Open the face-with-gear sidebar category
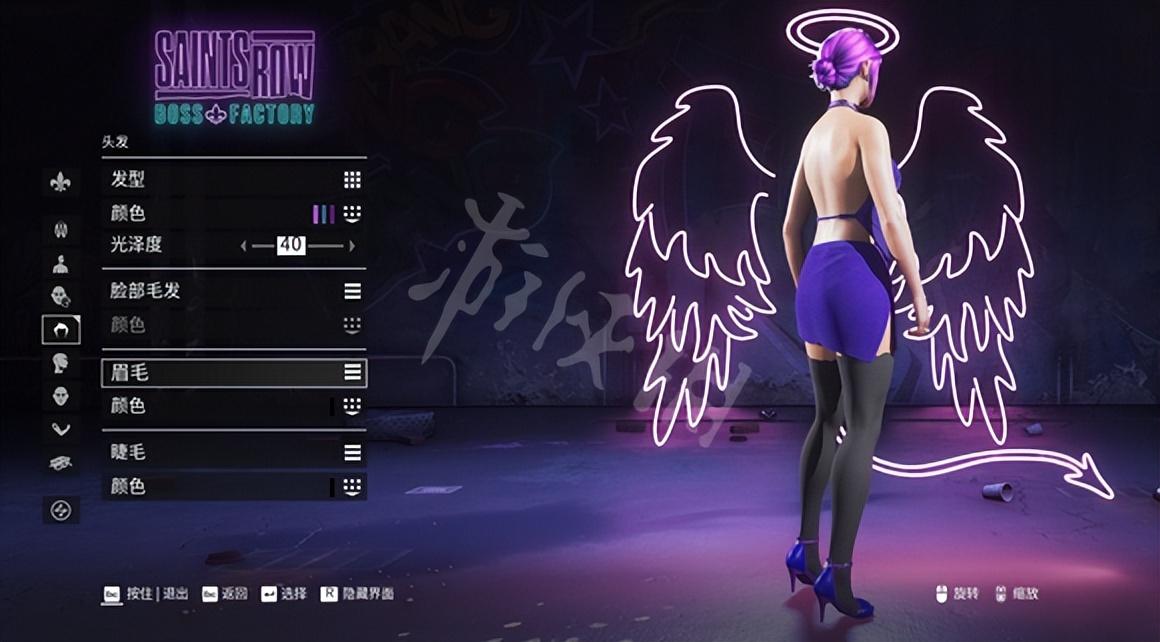 pyautogui.click(x=60, y=296)
